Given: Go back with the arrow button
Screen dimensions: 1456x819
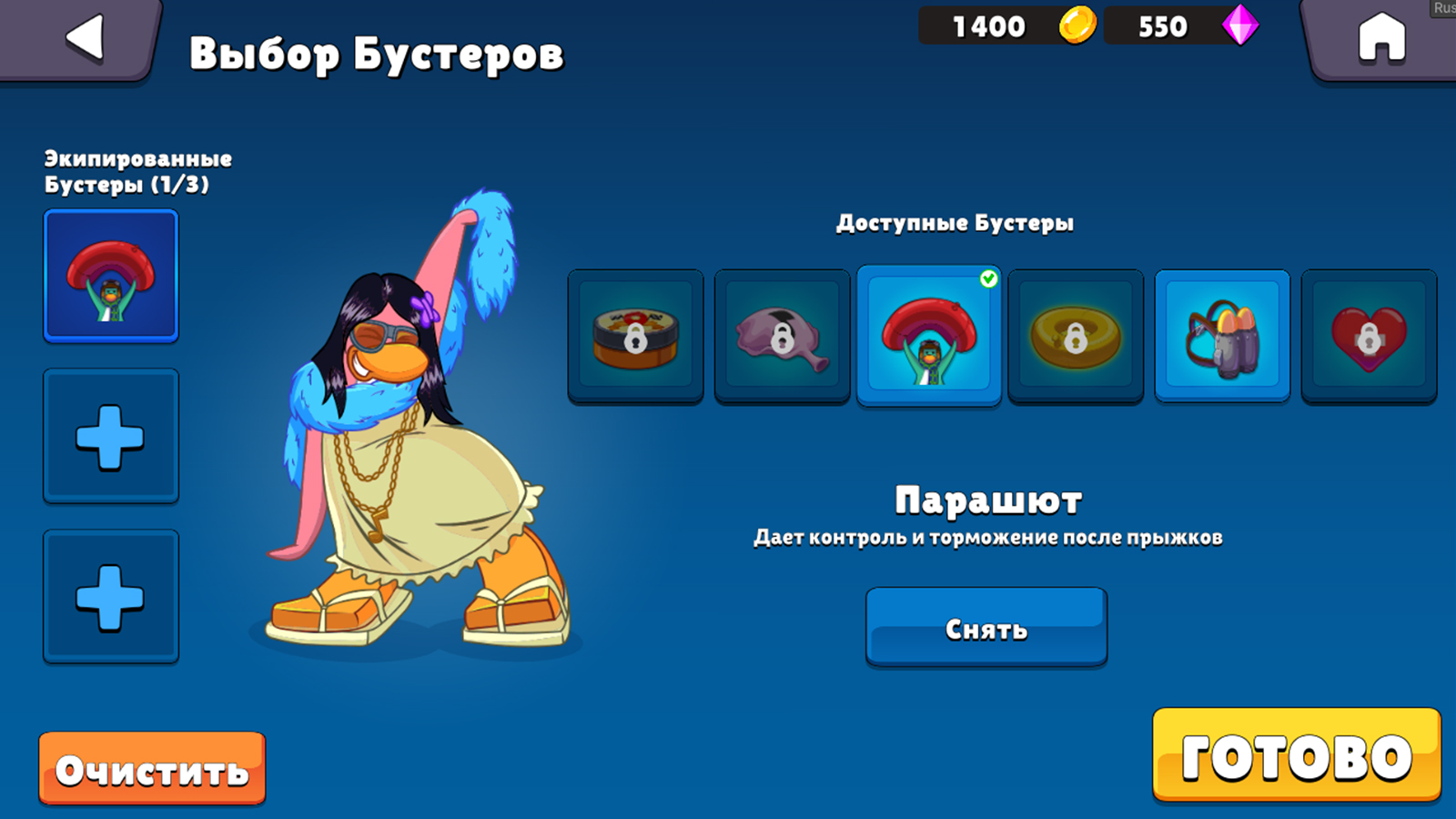Looking at the screenshot, I should (85, 39).
